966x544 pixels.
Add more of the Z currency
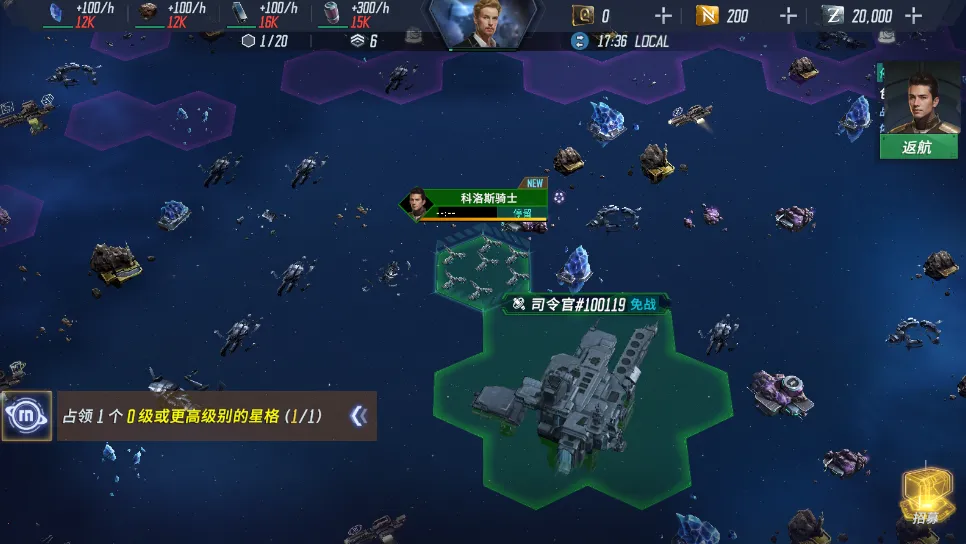(x=913, y=15)
